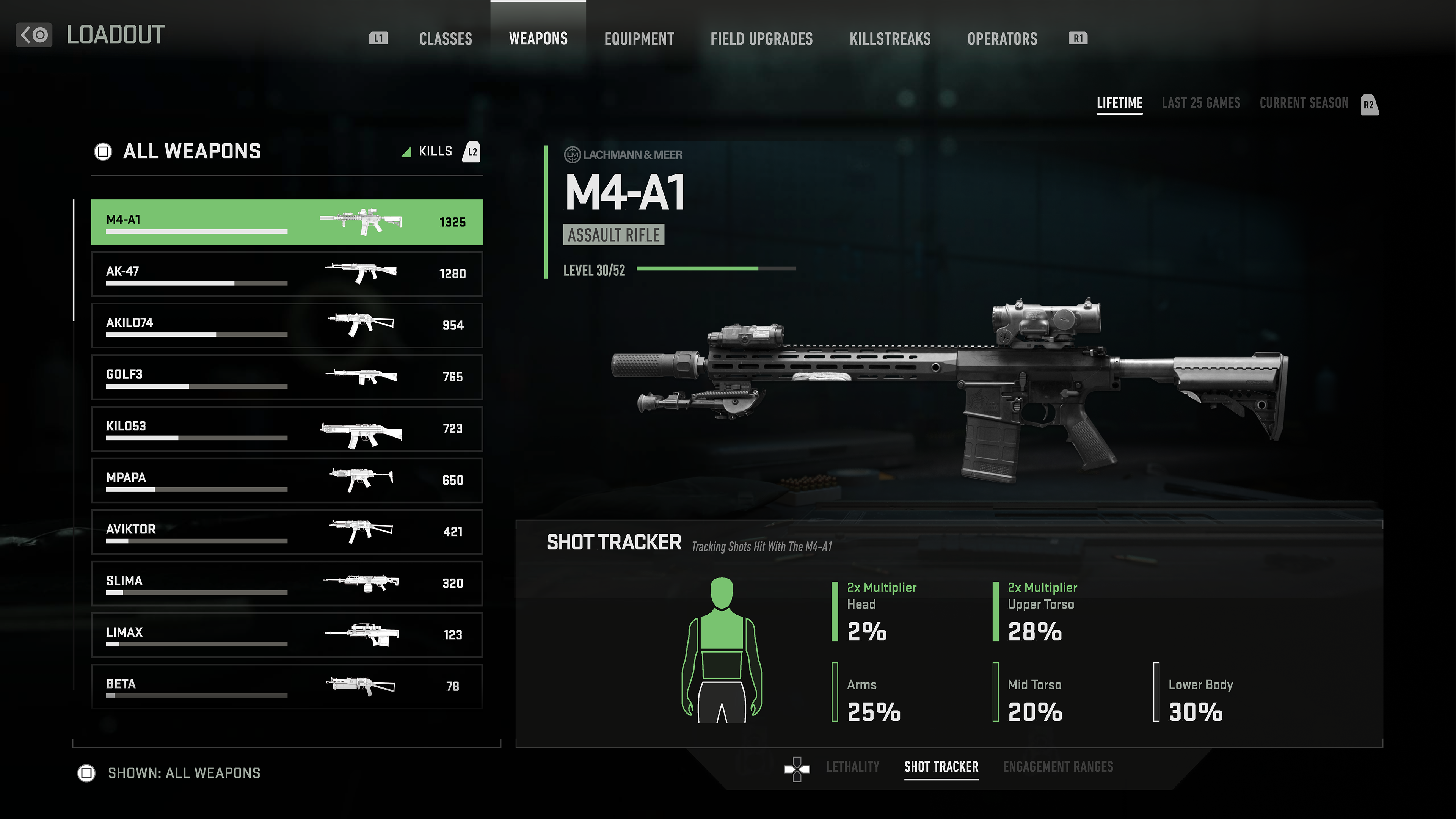
Task: Select the BETA weapon row
Action: click(287, 686)
